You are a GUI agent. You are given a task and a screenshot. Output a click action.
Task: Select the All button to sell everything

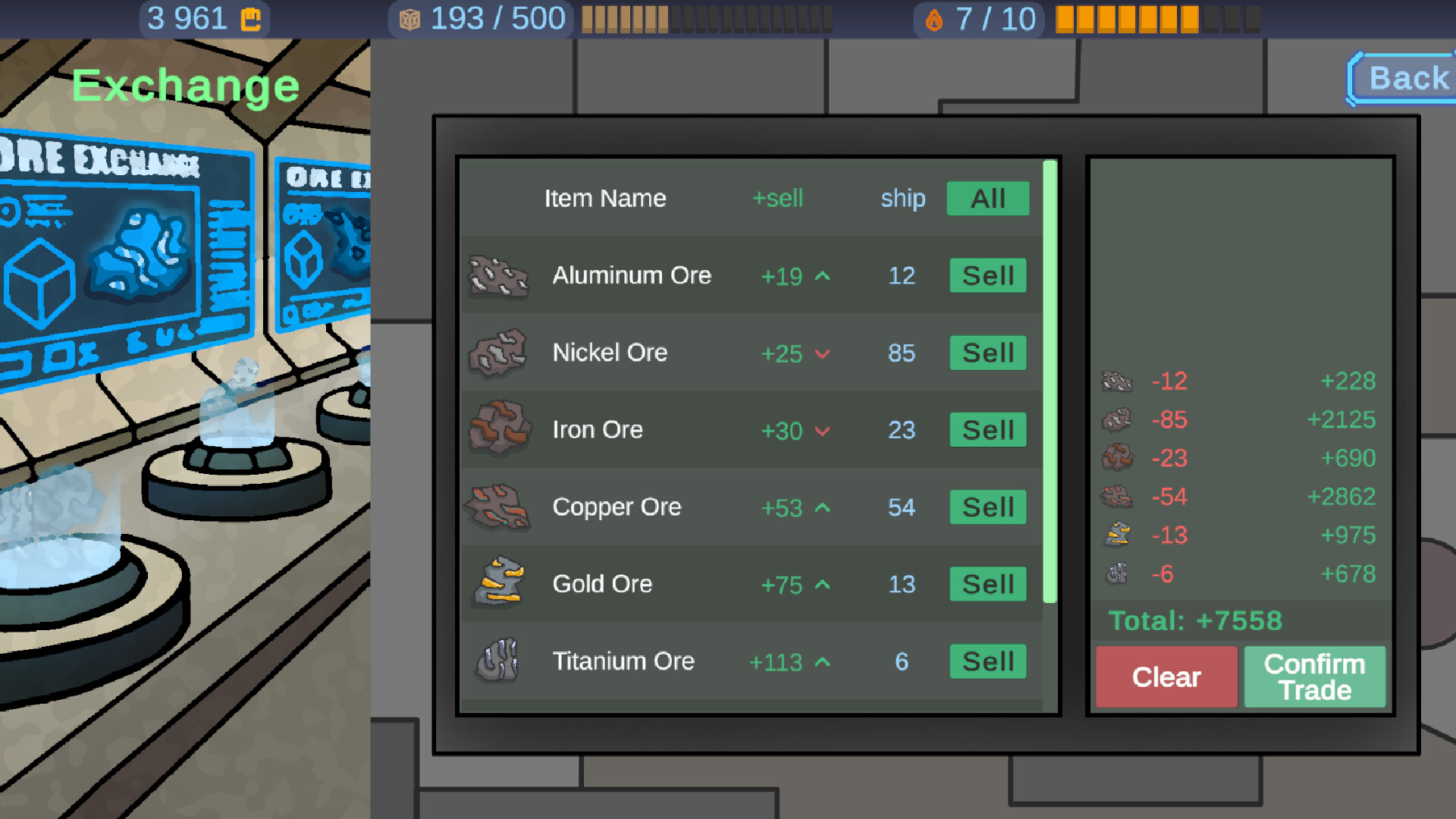(x=987, y=199)
